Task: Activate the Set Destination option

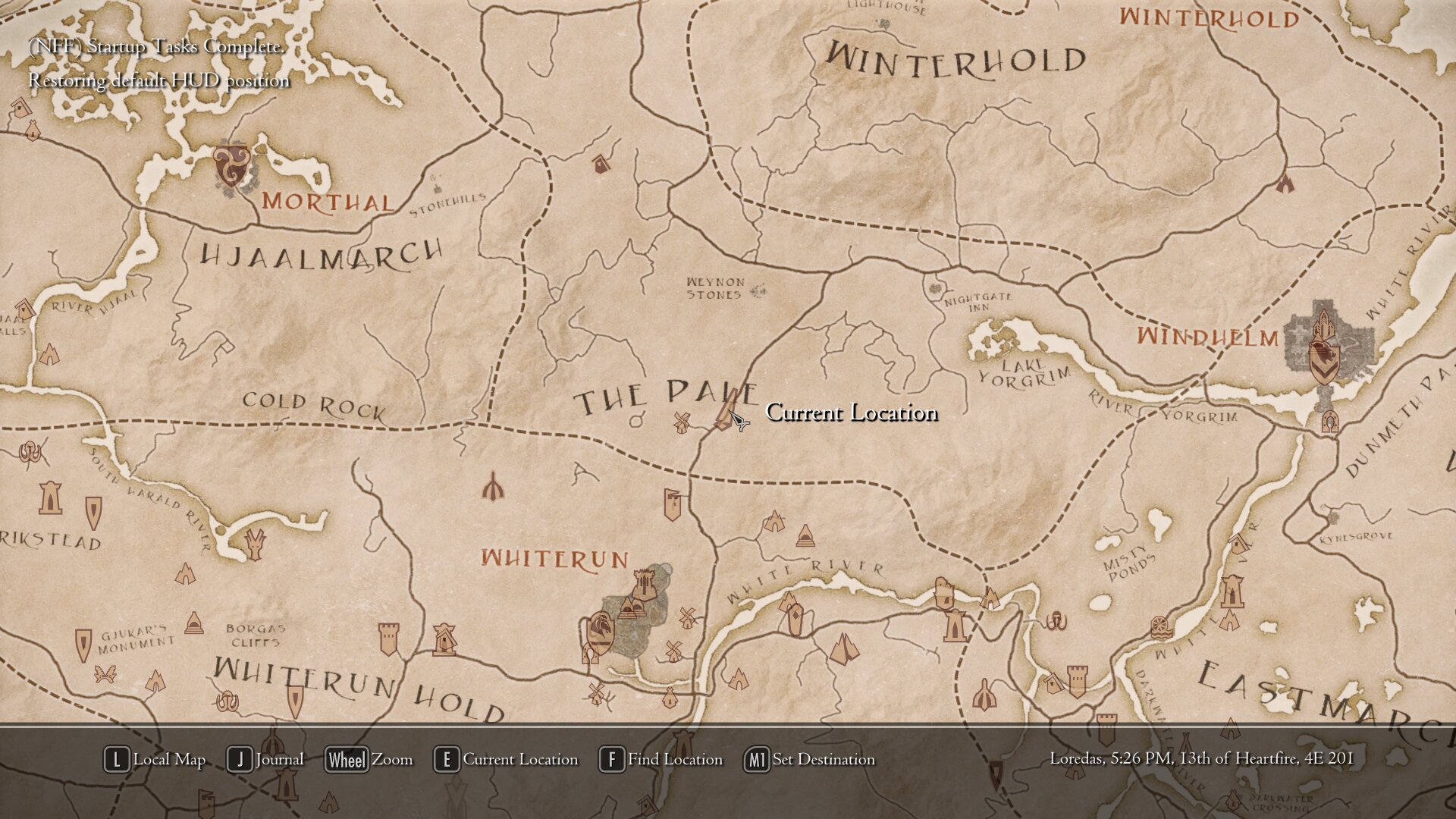Action: click(810, 759)
